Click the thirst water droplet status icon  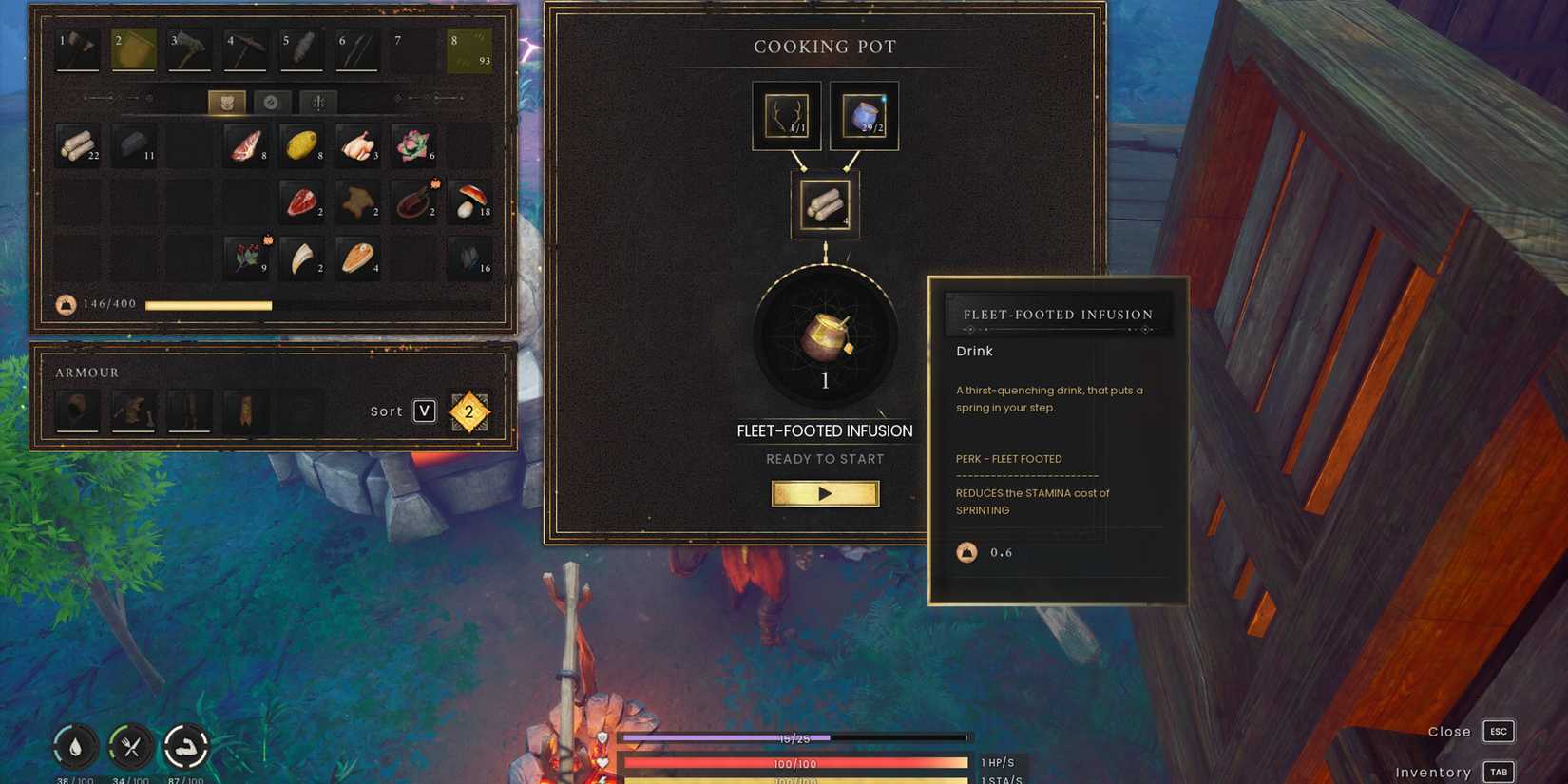(x=75, y=747)
